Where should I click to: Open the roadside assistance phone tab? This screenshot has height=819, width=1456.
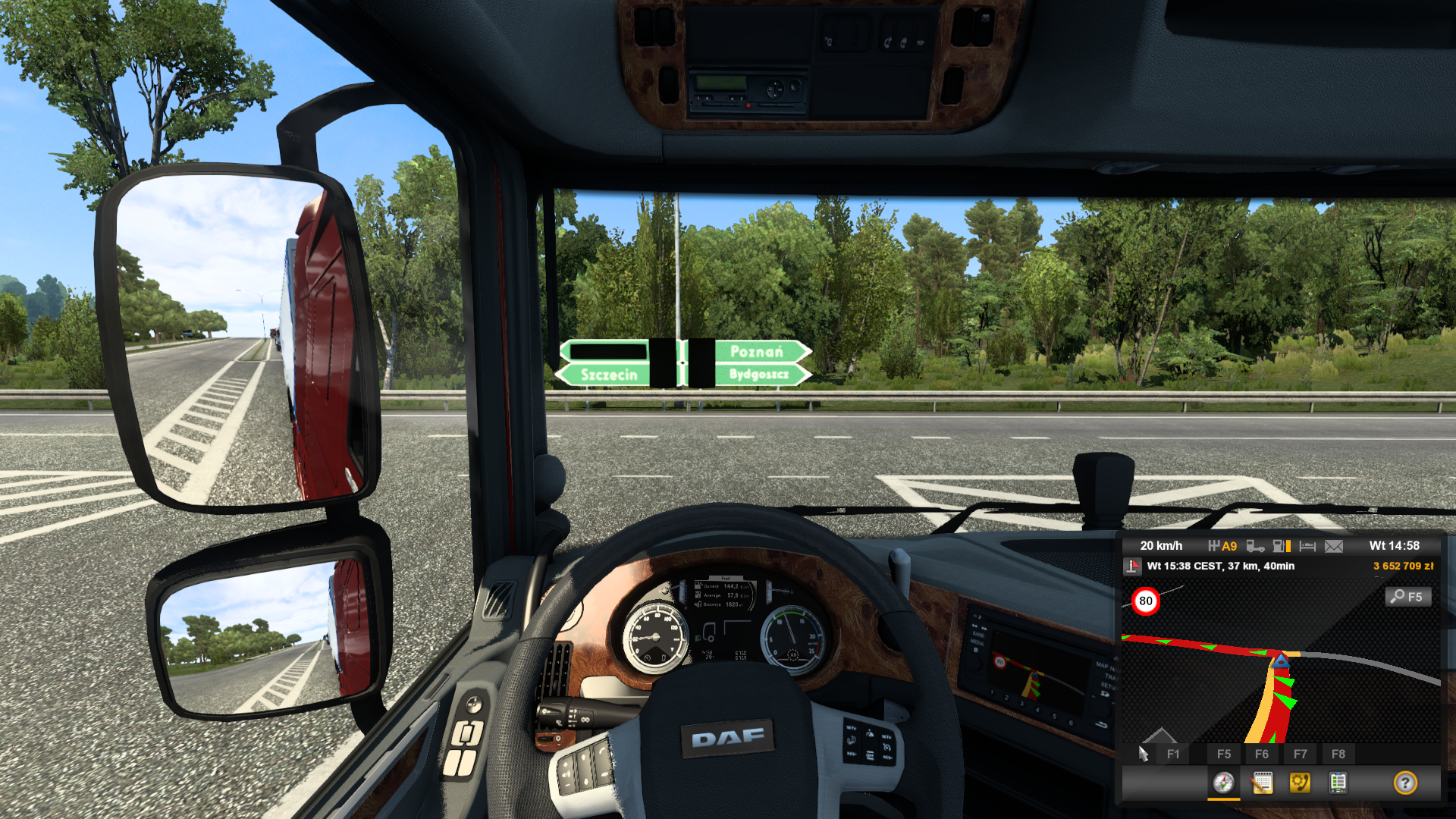click(1300, 783)
